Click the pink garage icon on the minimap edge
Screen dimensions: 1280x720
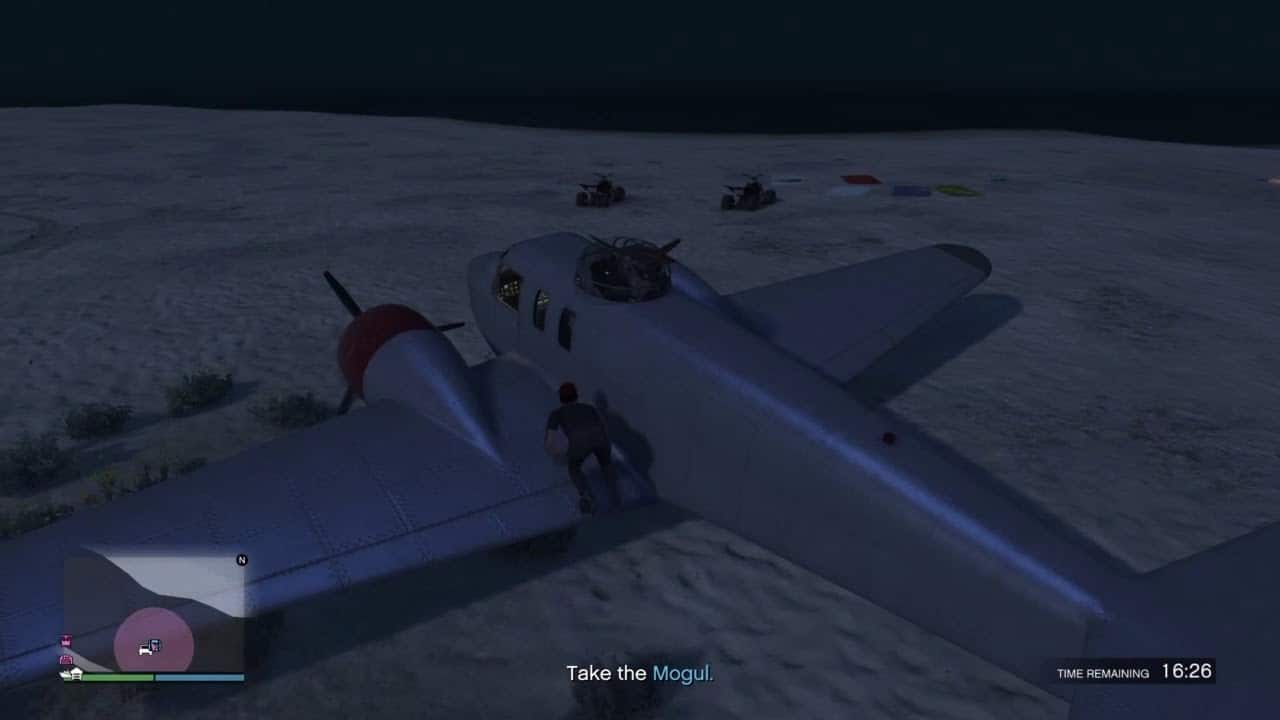pyautogui.click(x=66, y=660)
